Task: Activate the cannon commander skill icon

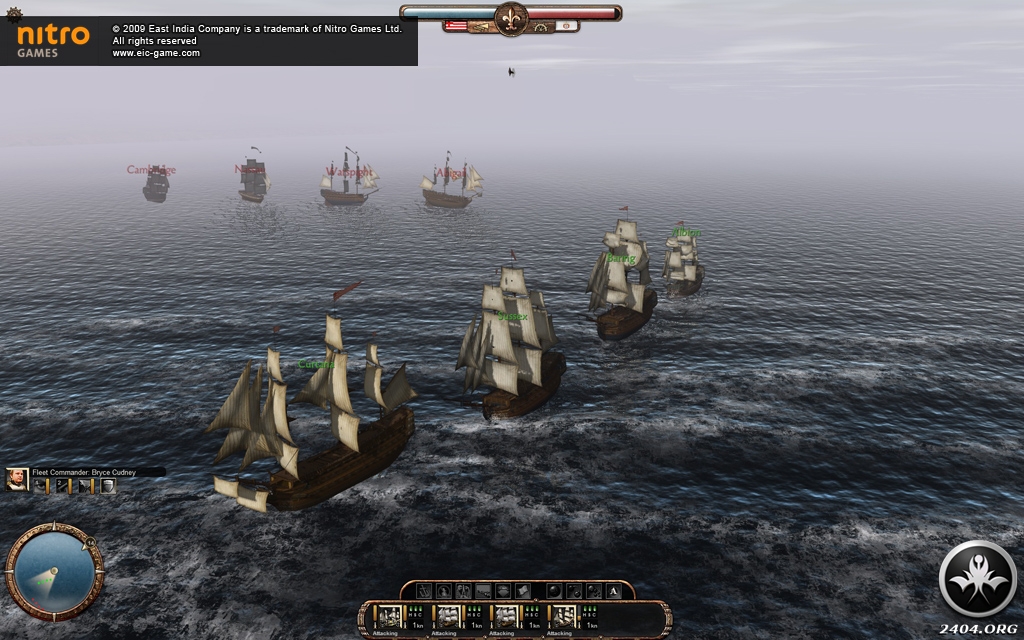Action: [x=62, y=486]
